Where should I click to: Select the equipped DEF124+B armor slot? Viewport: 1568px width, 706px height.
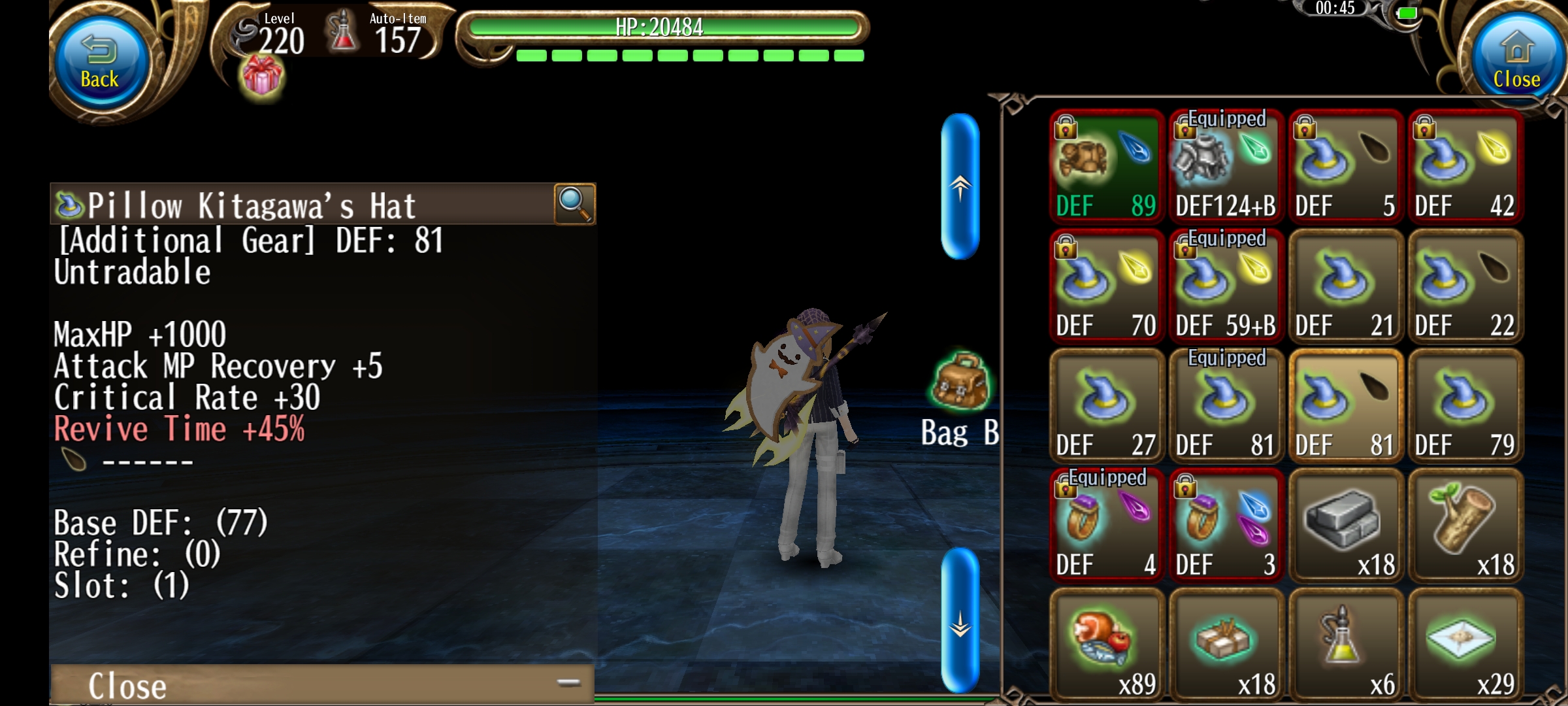[1226, 166]
